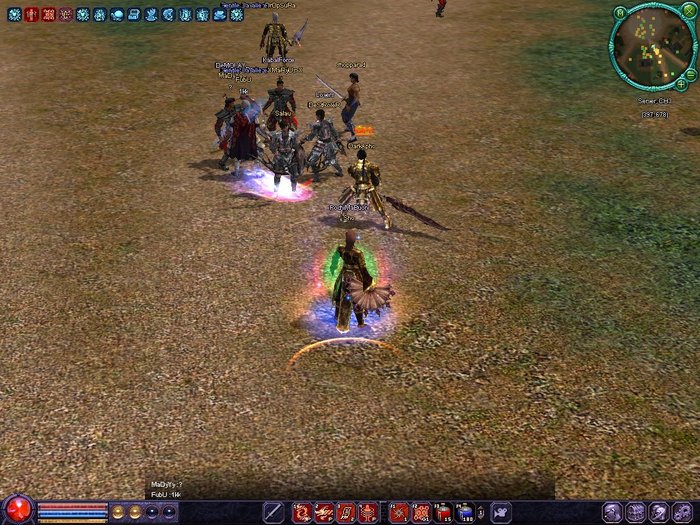Use the blue mana potion in the hotbar
This screenshot has height=525, width=700.
[x=466, y=512]
